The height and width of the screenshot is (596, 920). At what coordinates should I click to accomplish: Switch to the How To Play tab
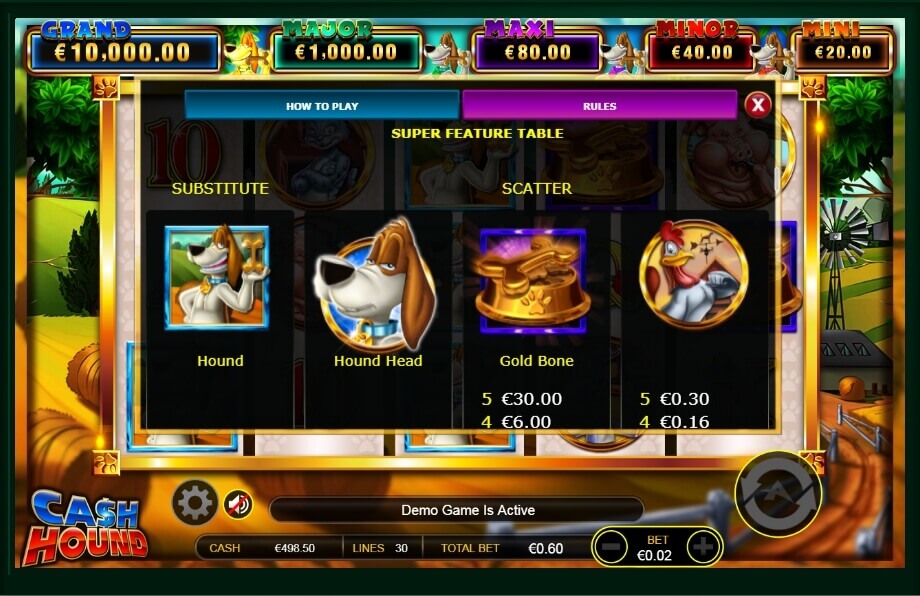[322, 105]
